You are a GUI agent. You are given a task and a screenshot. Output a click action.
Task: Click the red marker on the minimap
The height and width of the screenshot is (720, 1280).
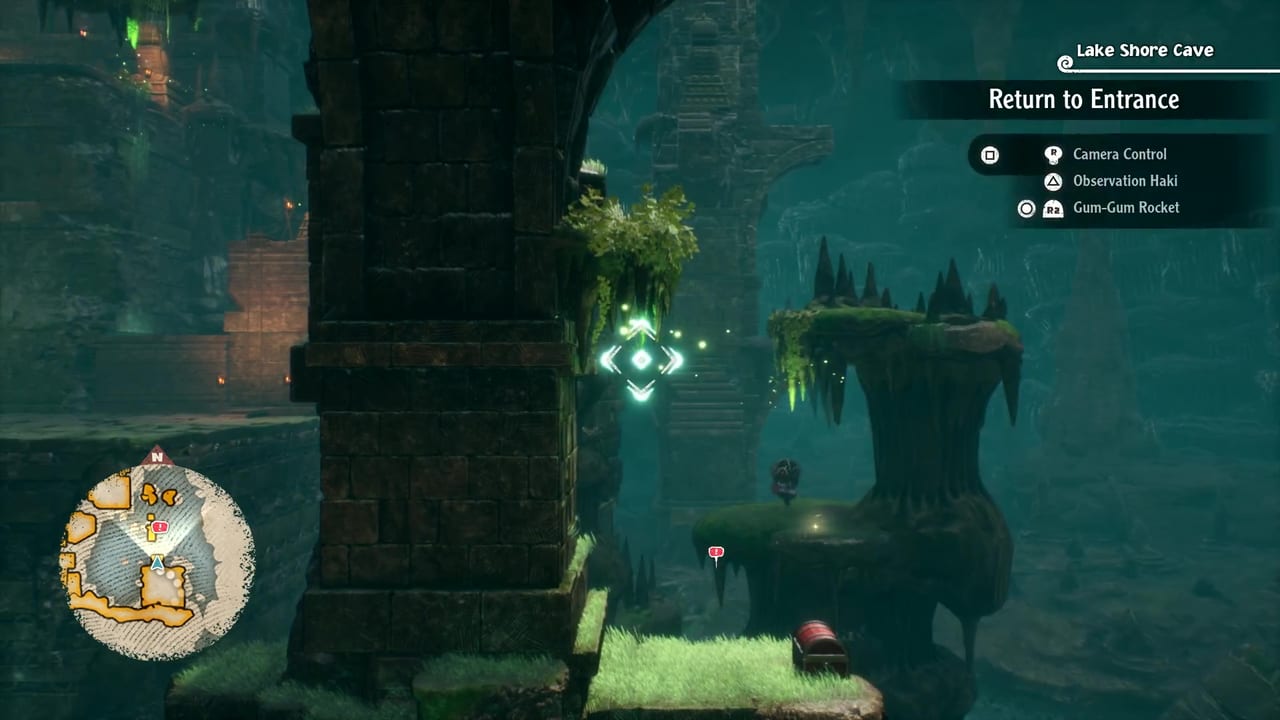click(161, 527)
